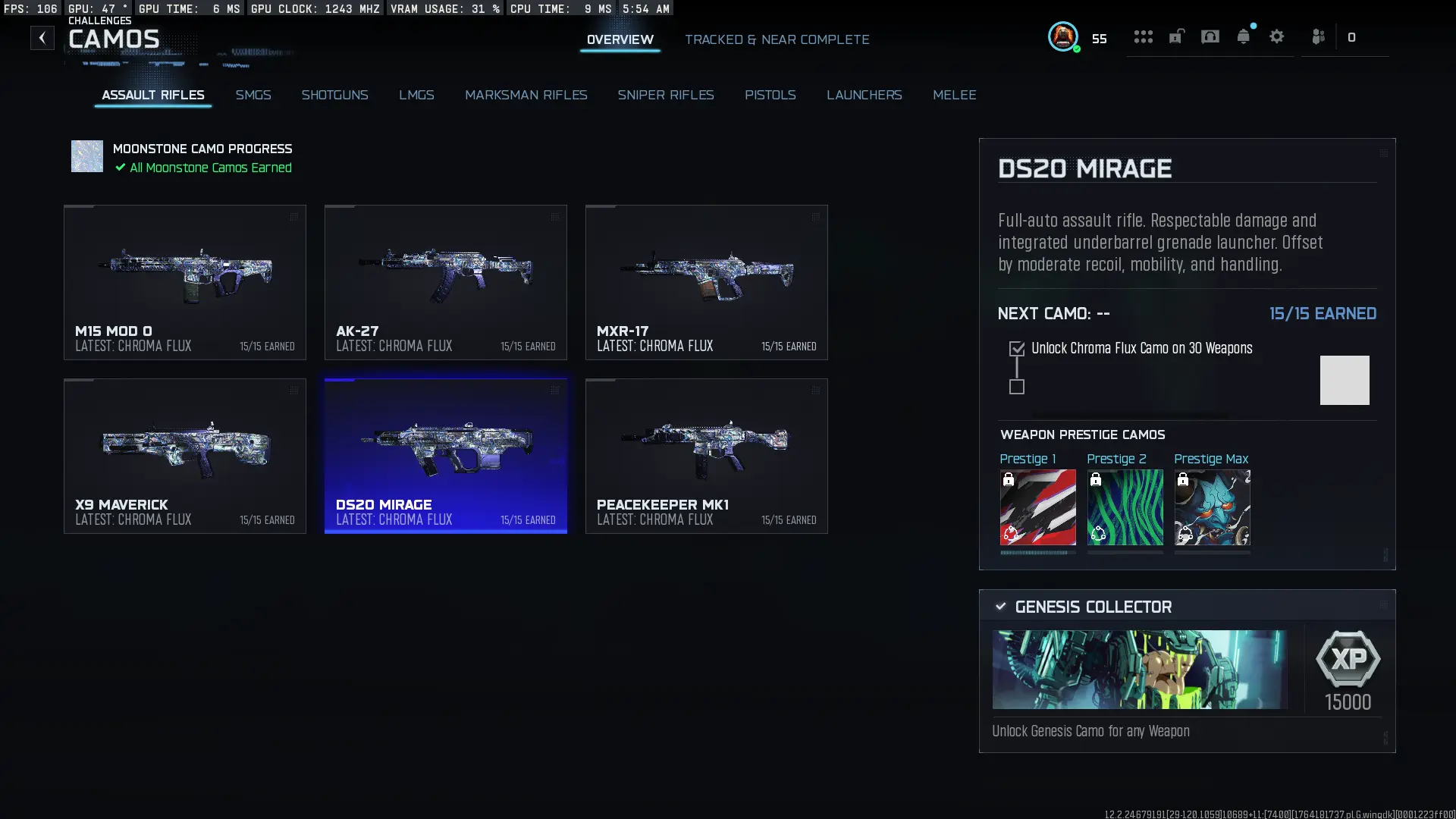Click the checkmark next to Genesis Collector
The image size is (1456, 819).
click(x=1000, y=606)
